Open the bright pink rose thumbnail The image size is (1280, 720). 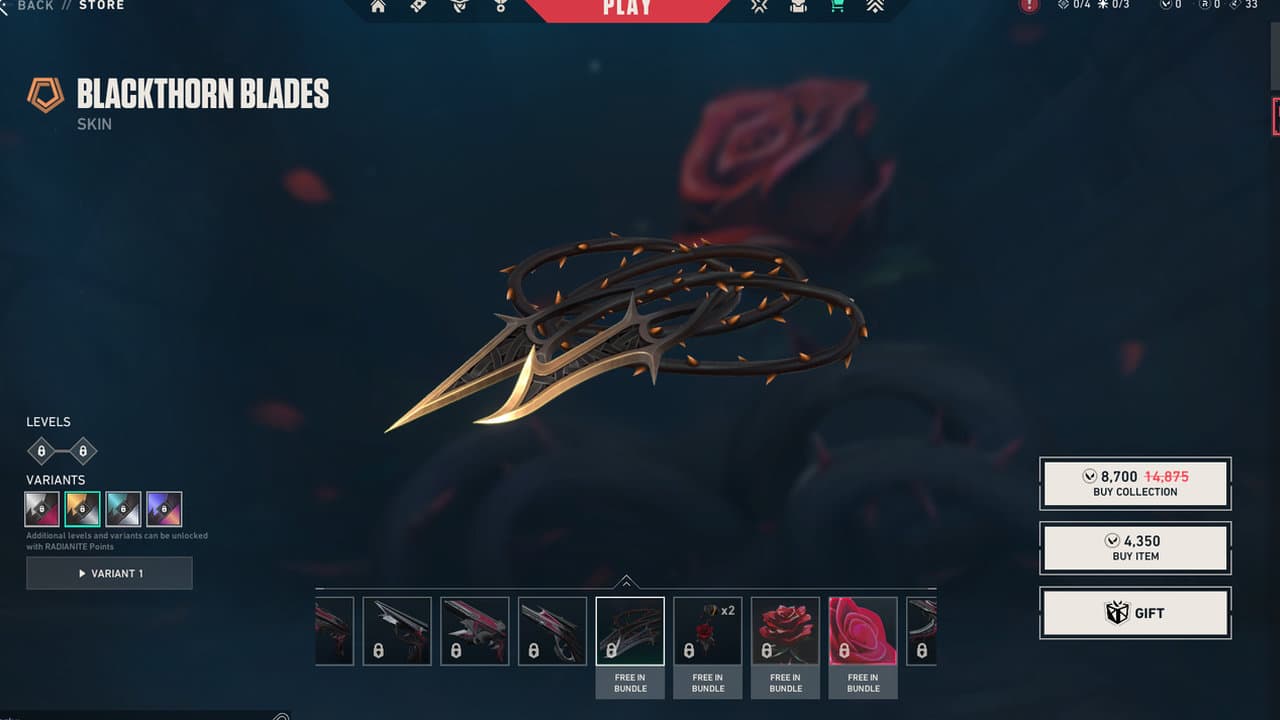[x=863, y=631]
